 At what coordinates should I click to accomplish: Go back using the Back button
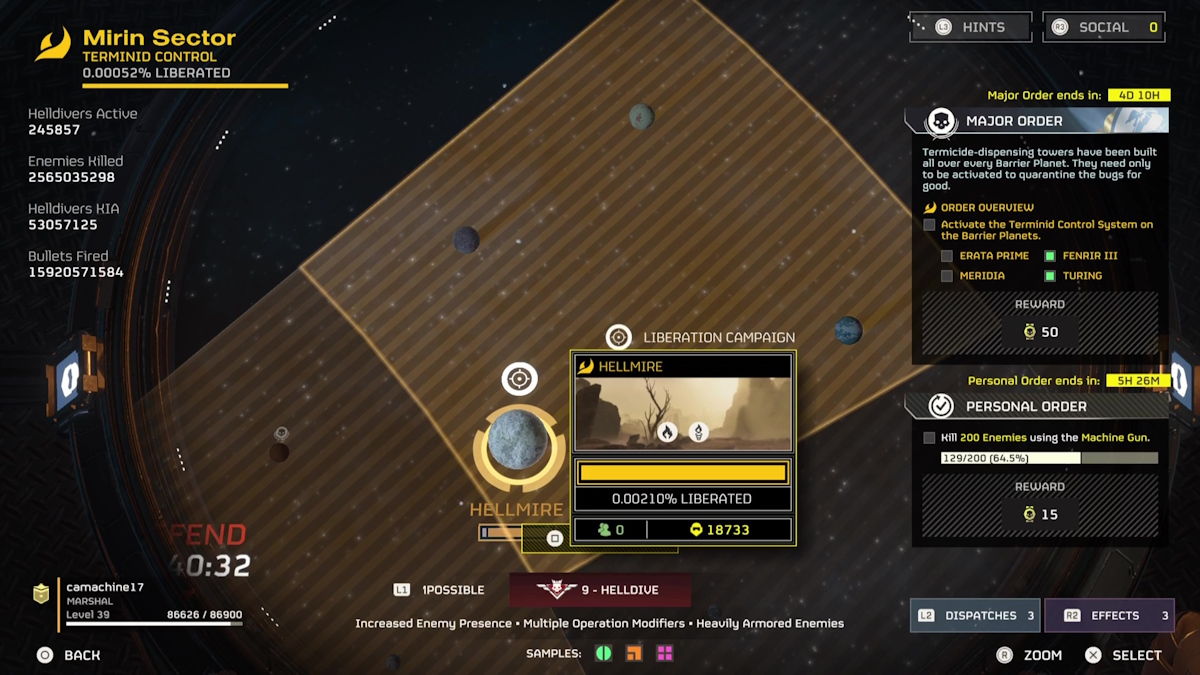click(68, 655)
